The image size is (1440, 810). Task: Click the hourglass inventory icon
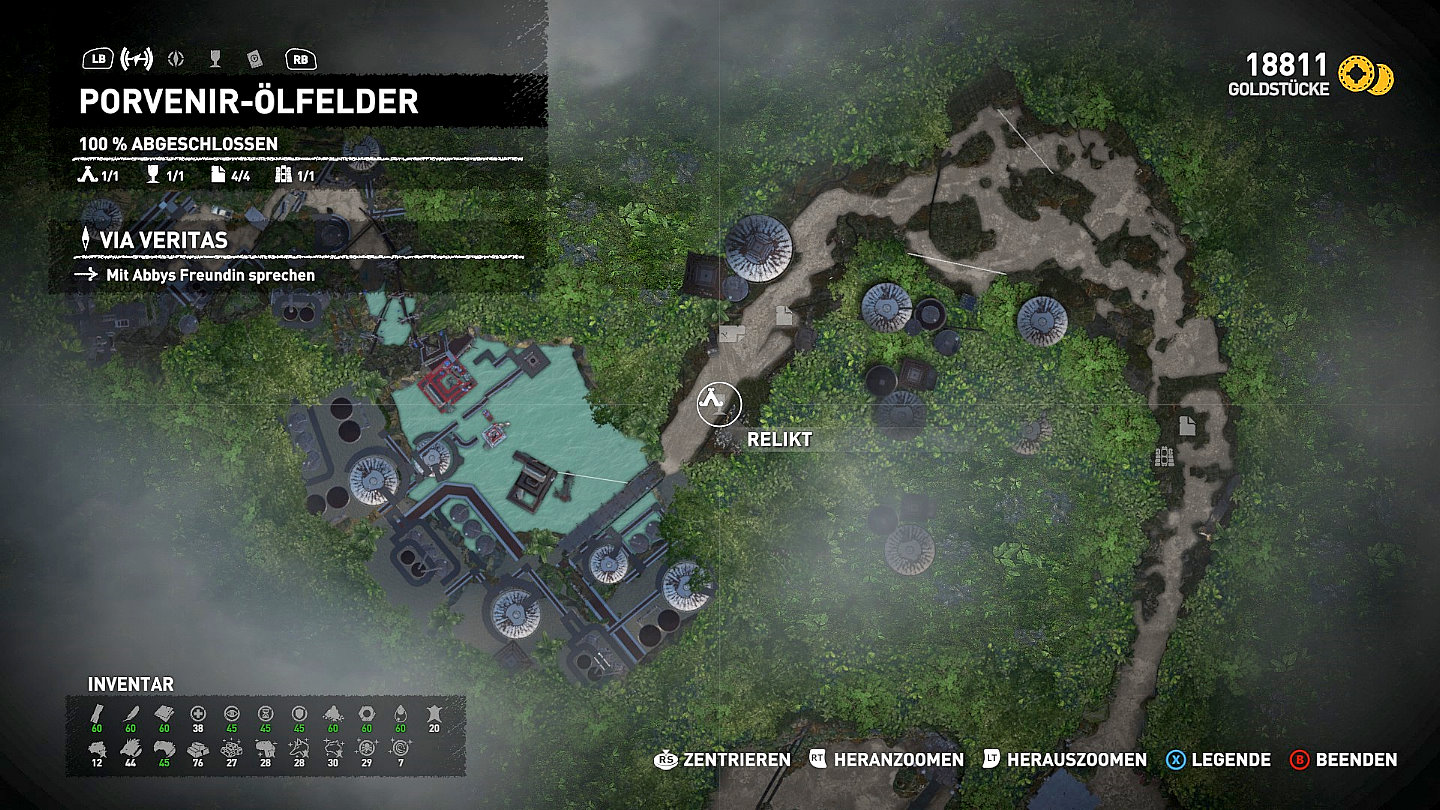[x=265, y=713]
